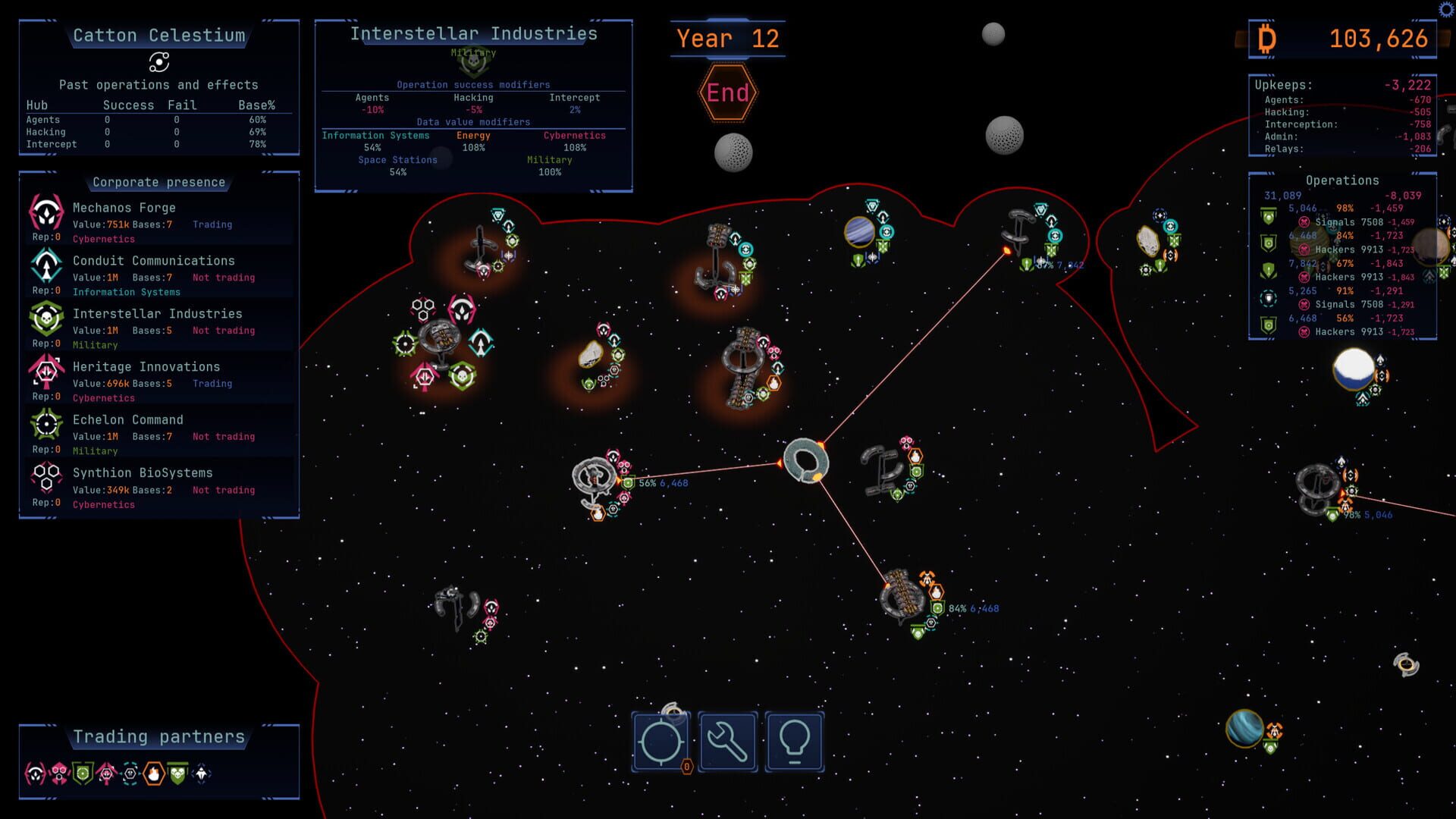Switch to the Interstellar Industries info panel

point(473,33)
